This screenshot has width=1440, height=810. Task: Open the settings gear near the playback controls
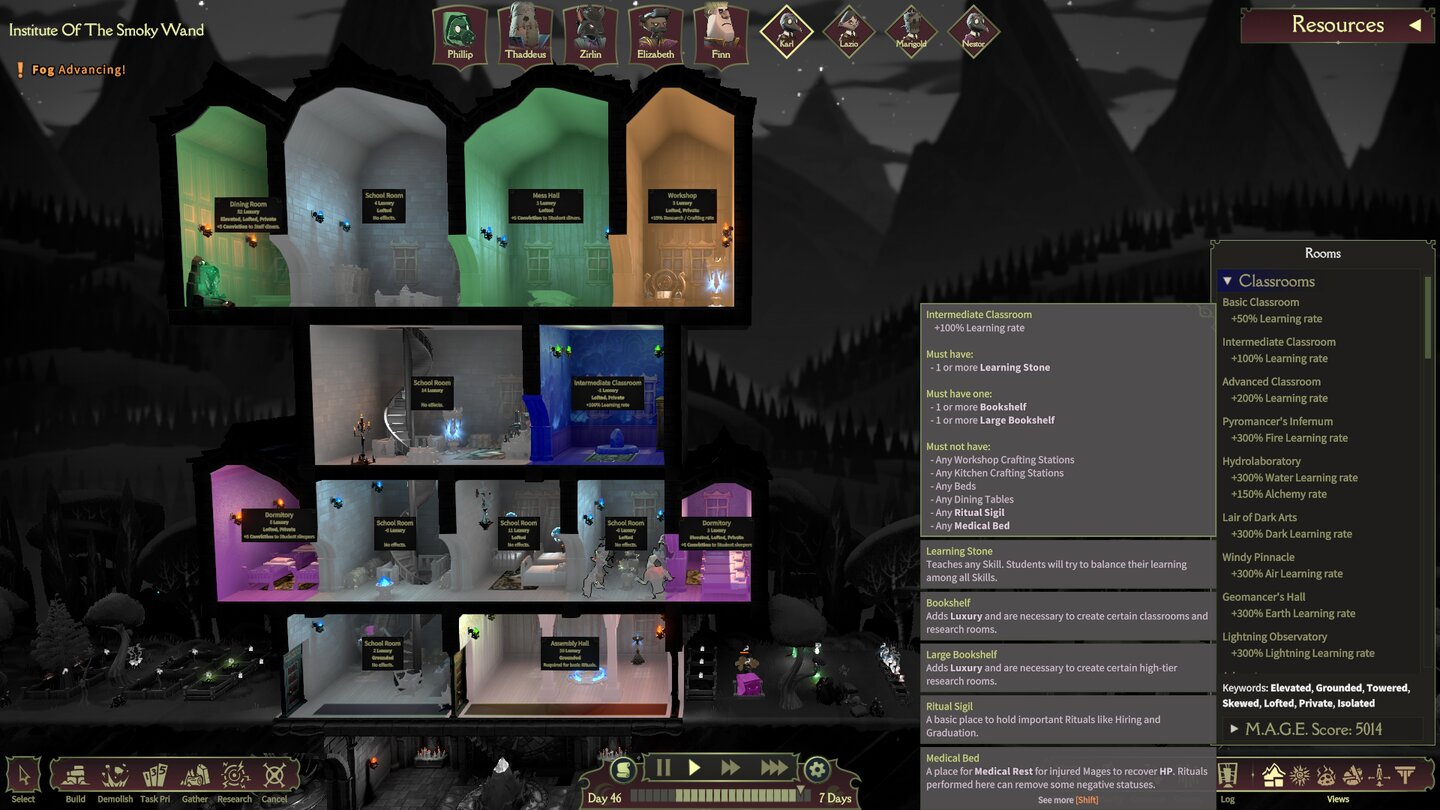coord(818,767)
